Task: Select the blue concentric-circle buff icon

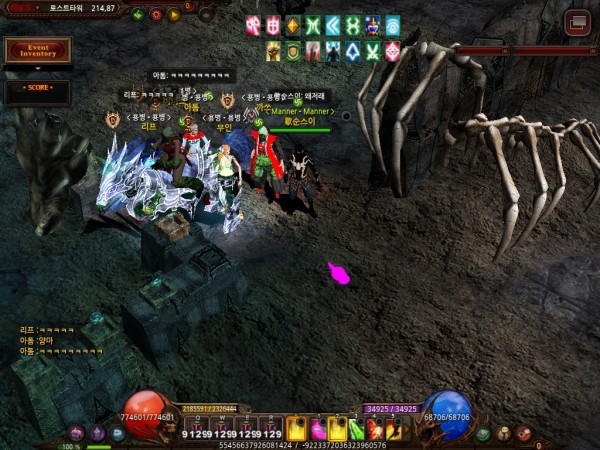Action: 392,25
